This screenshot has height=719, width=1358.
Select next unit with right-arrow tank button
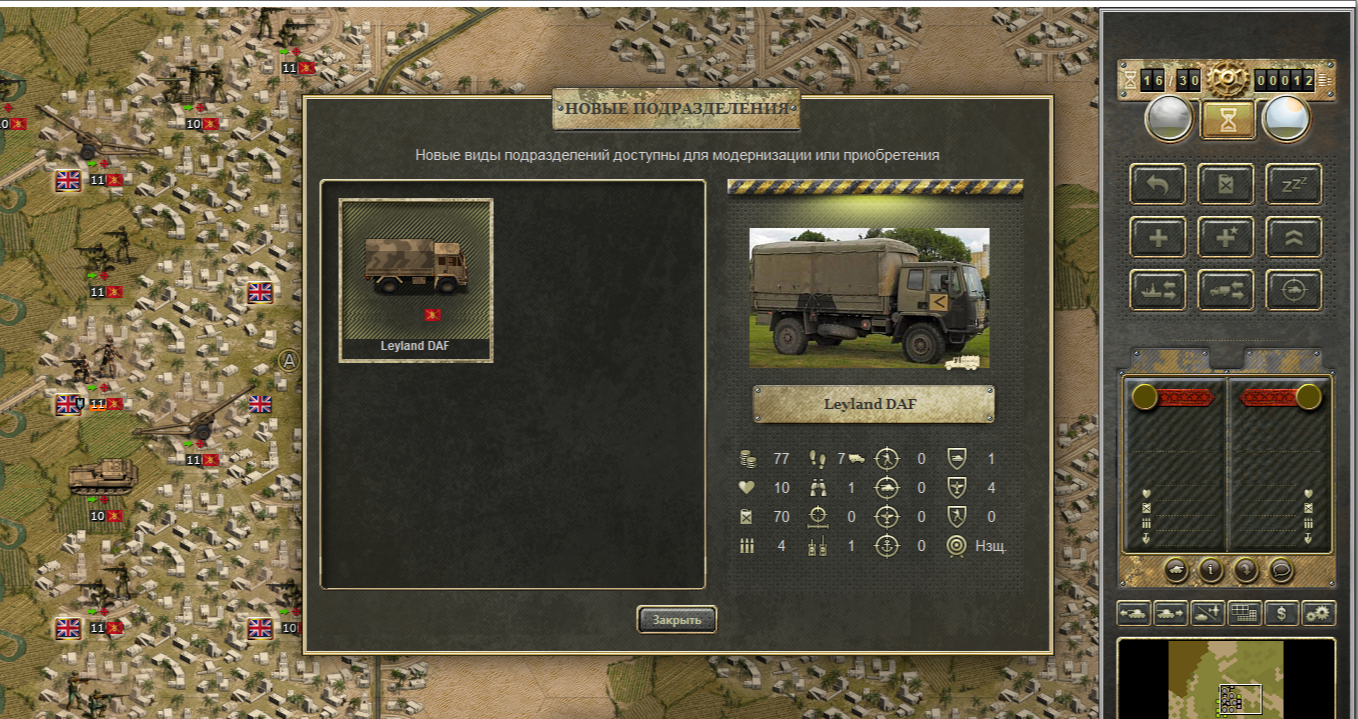click(1170, 613)
